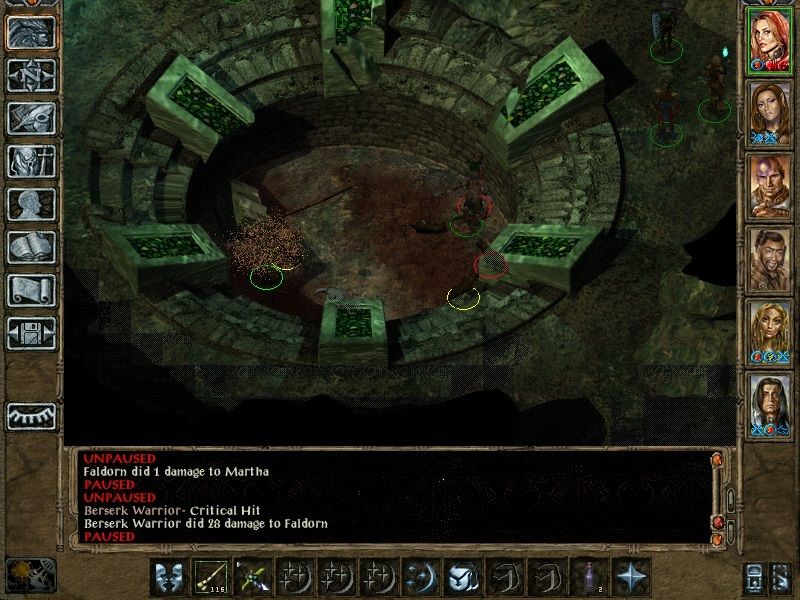Open the priest scroll icon
Viewport: 800px width, 600px height.
pos(31,290)
